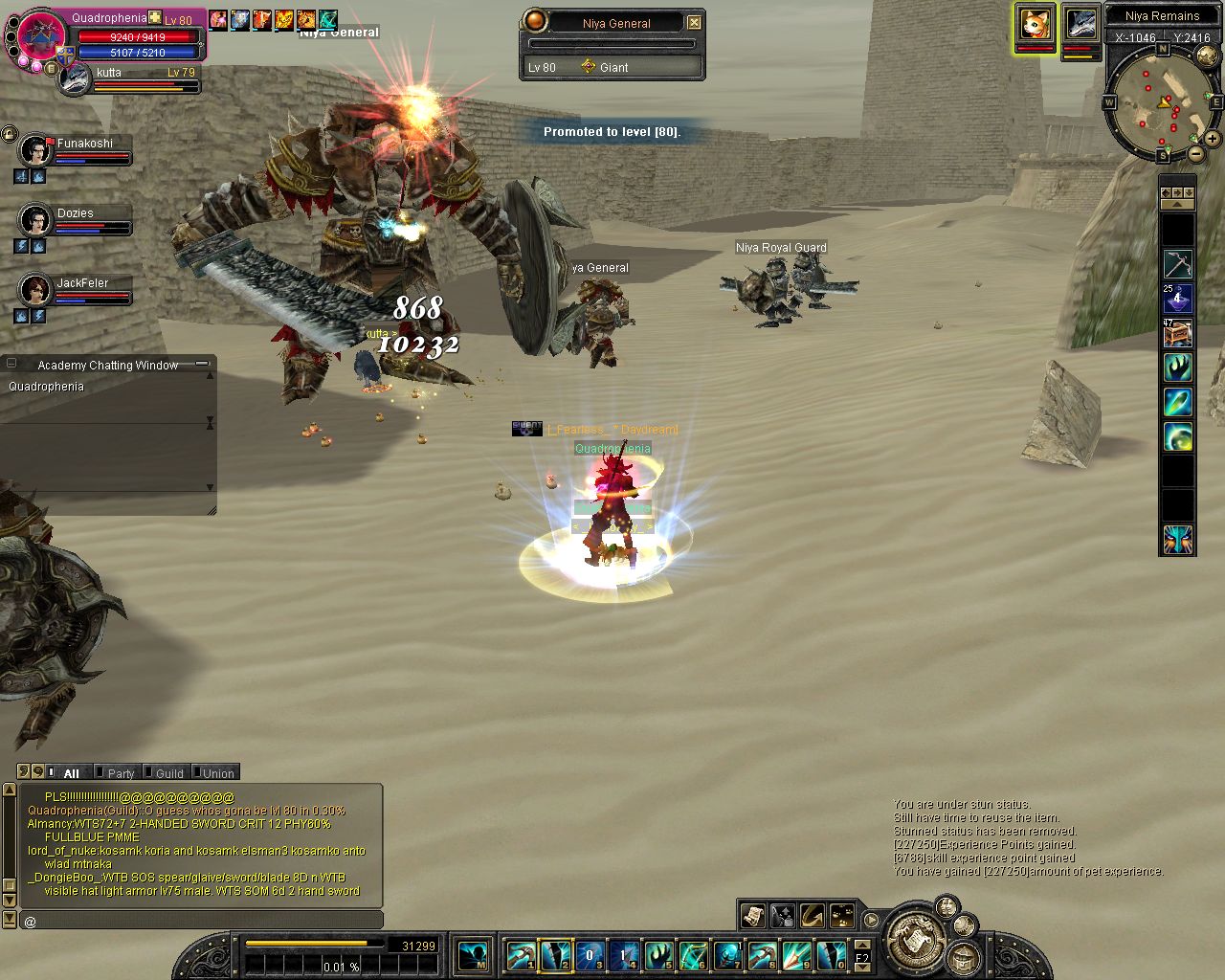Click the kutta wolf pet status portrait
The image size is (1225, 980).
pos(74,80)
